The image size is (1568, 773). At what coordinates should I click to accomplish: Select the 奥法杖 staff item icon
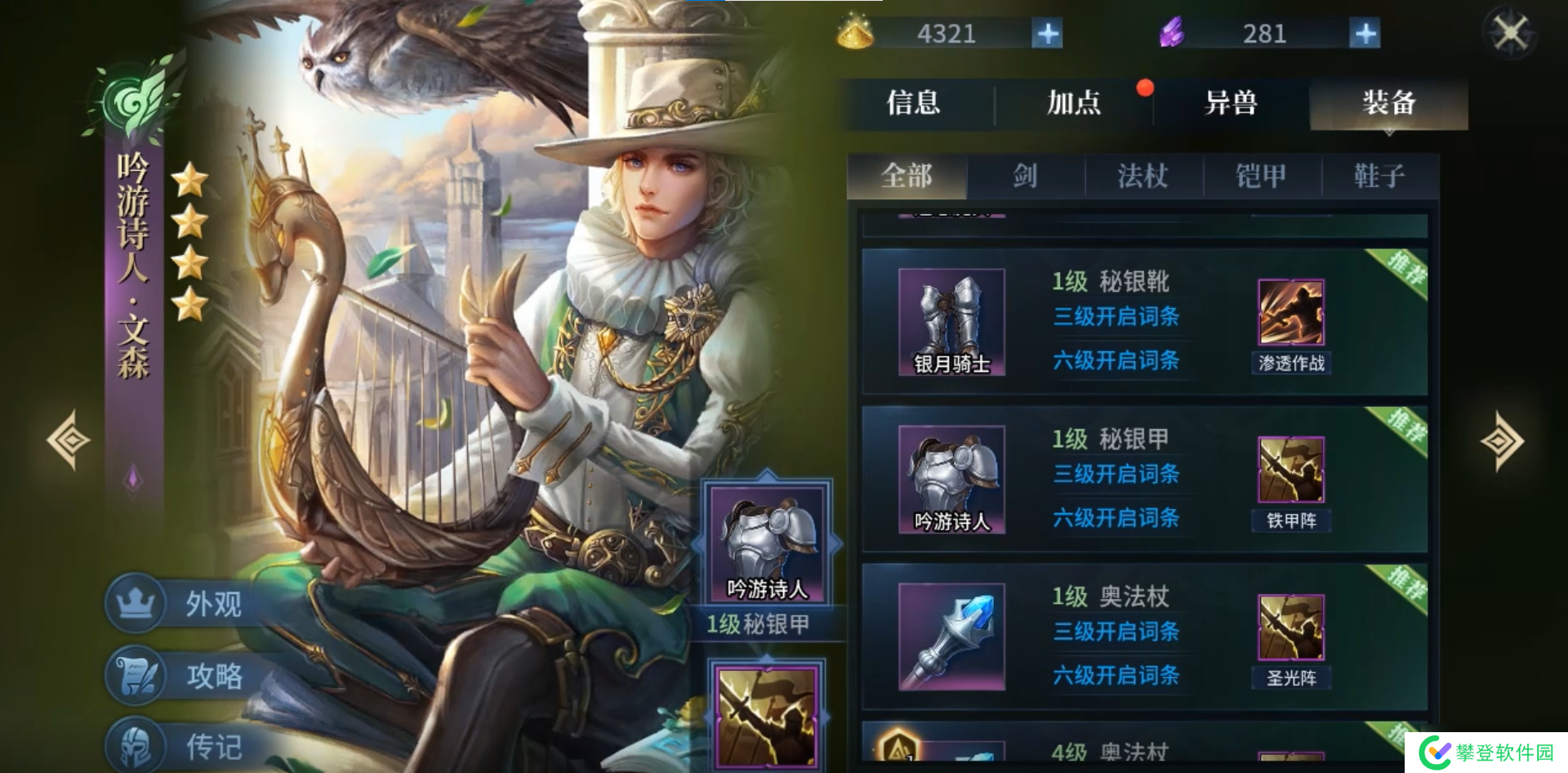coord(951,637)
